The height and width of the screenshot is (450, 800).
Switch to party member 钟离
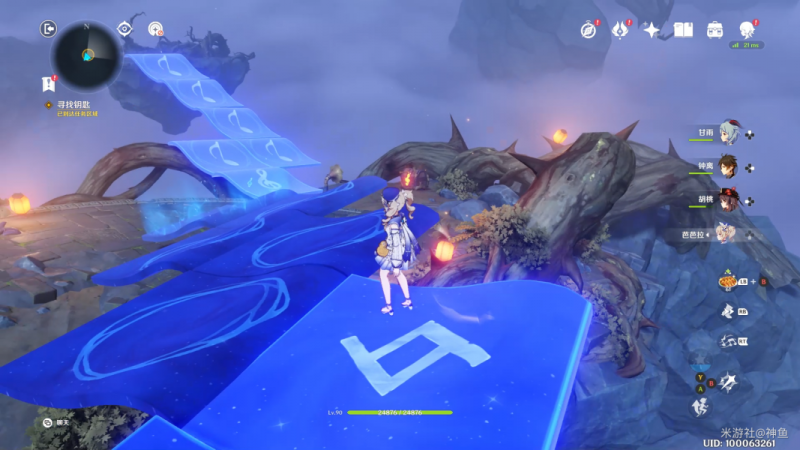point(728,166)
